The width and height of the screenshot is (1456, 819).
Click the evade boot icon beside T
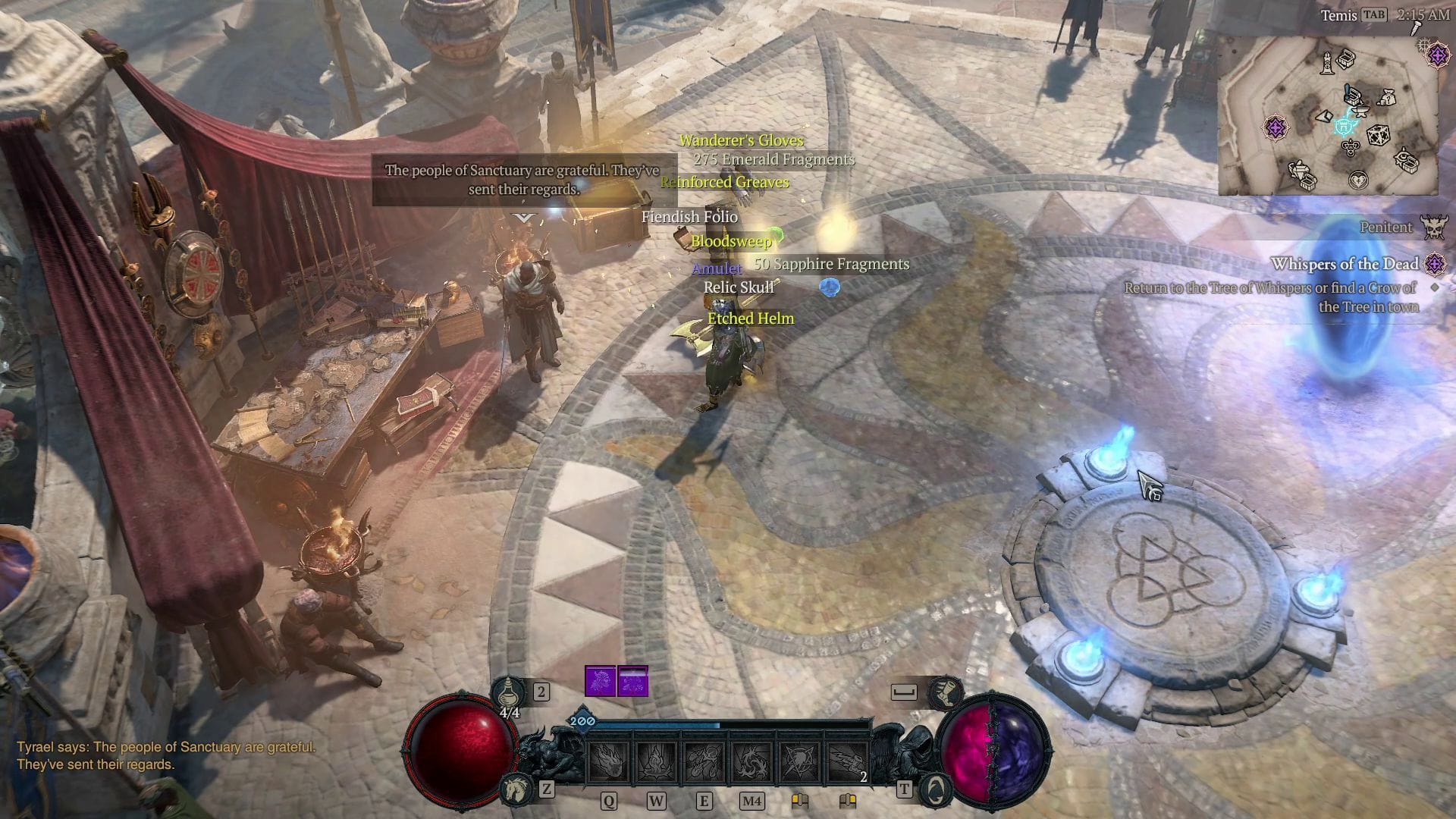(x=943, y=694)
